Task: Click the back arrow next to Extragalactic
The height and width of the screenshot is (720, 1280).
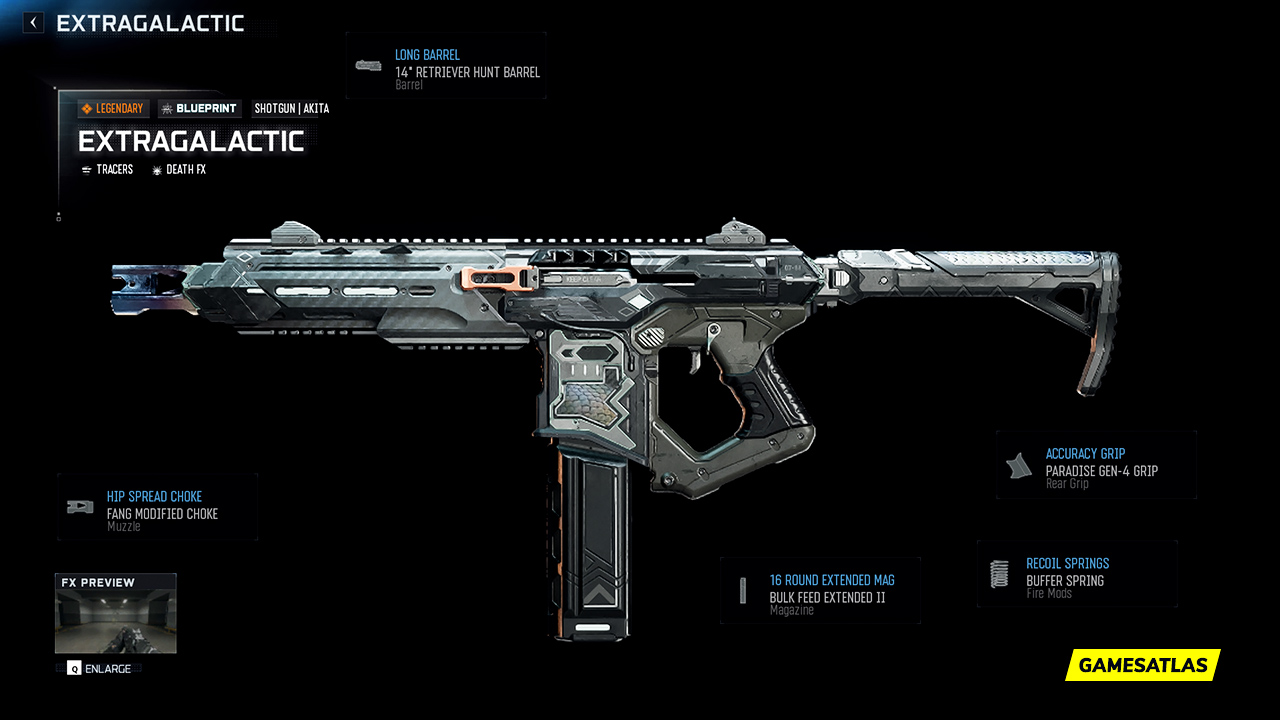Action: pos(32,22)
